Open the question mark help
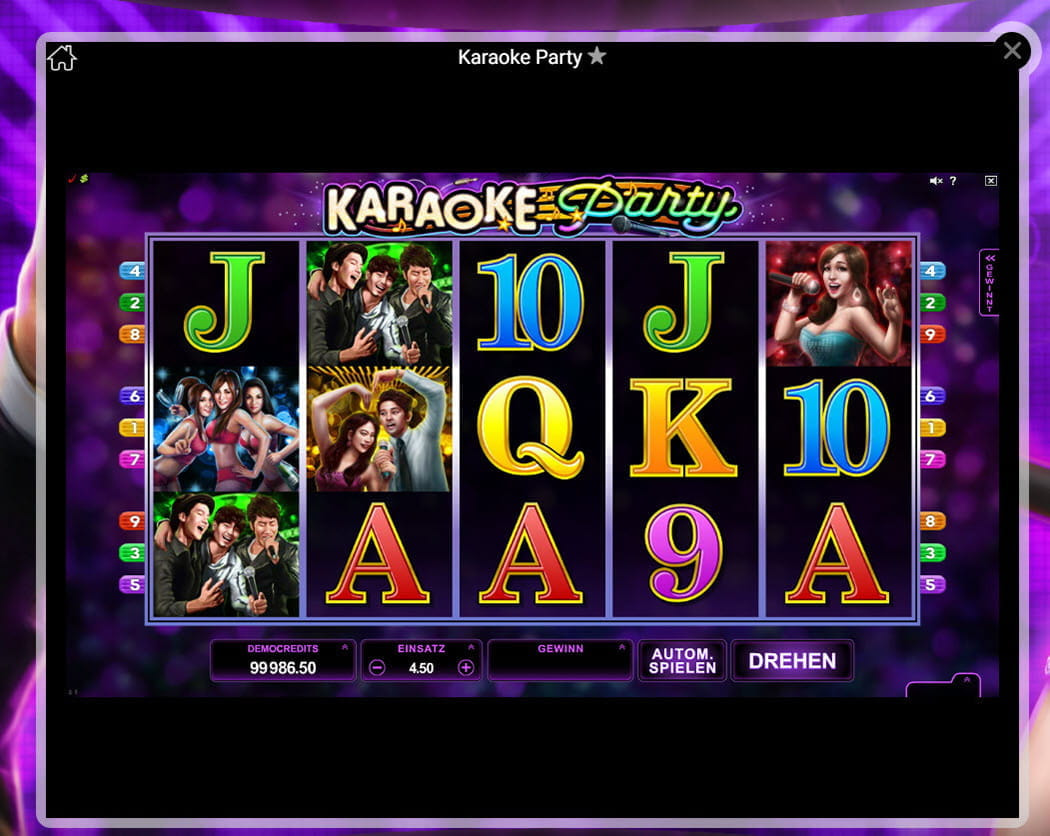1050x836 pixels. [x=953, y=181]
